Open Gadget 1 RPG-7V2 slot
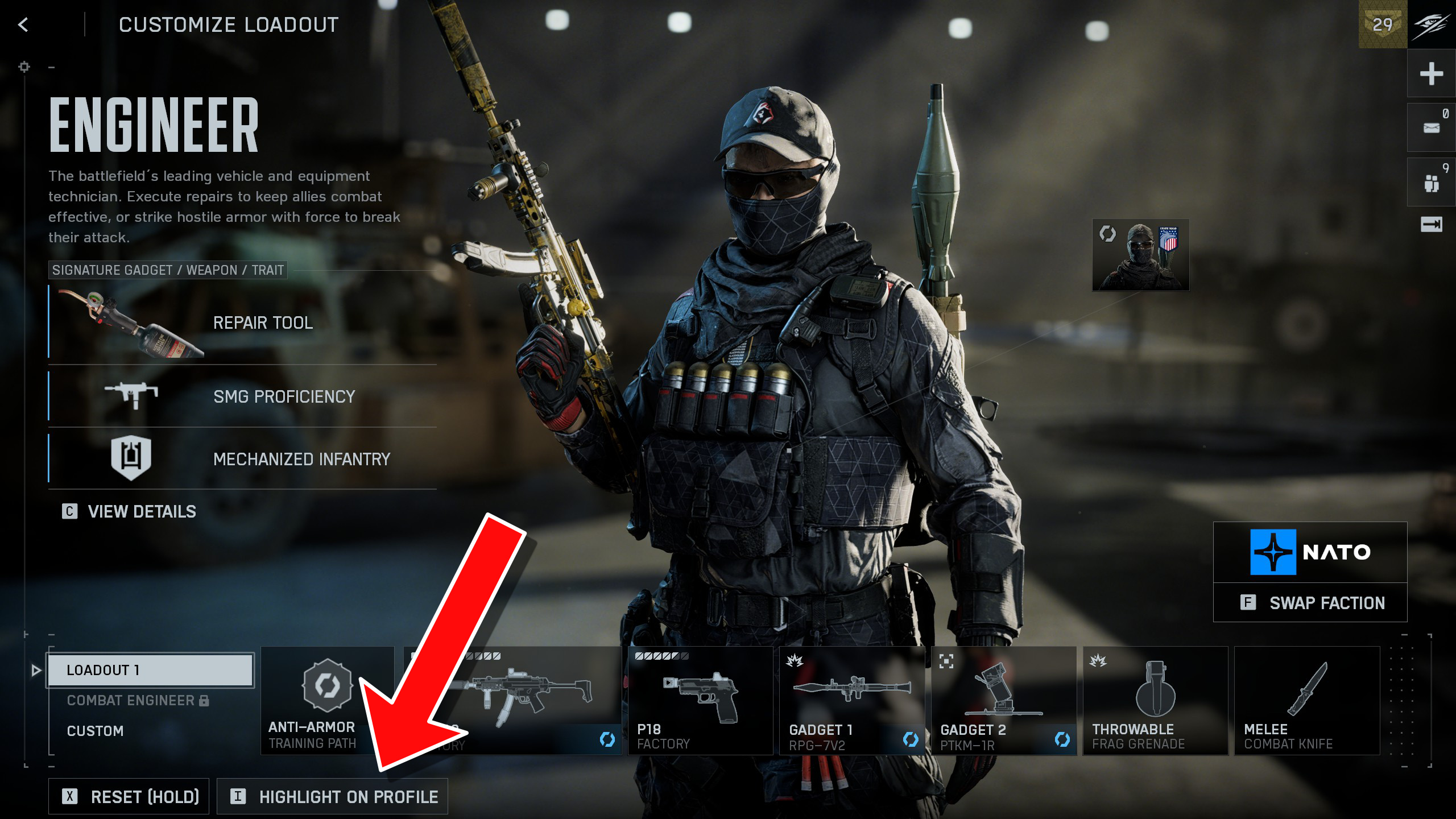The width and height of the screenshot is (1456, 819). pos(851,700)
